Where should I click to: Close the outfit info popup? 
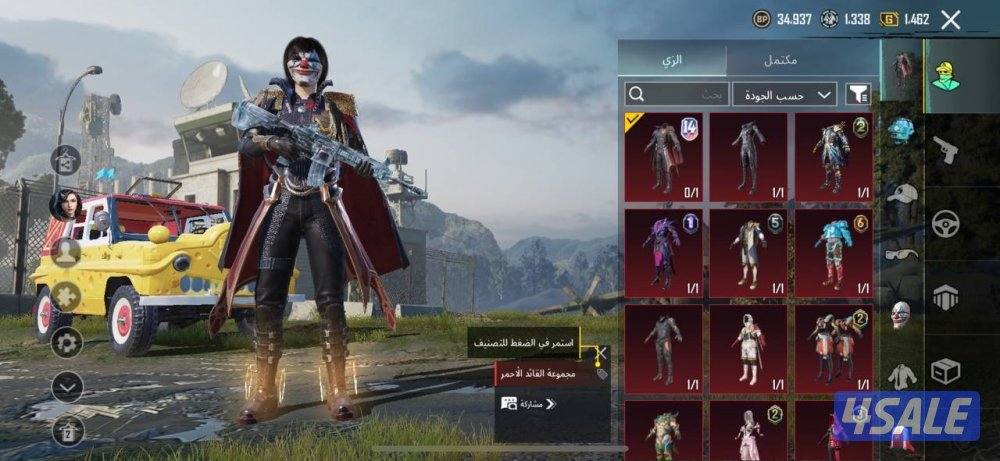point(602,353)
